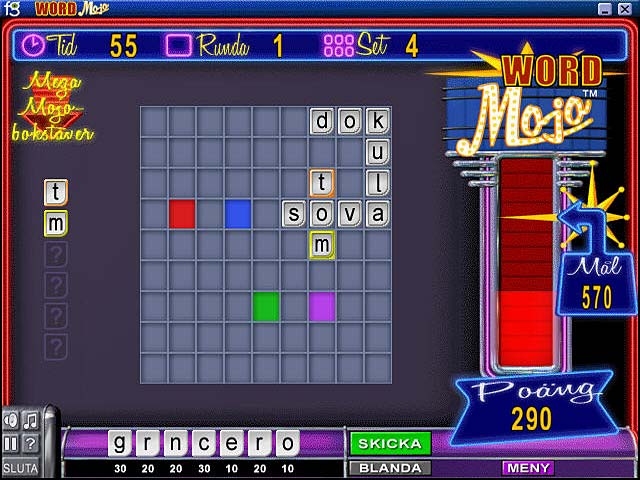Quit the game with SLUTA
The height and width of the screenshot is (480, 640).
click(x=20, y=467)
